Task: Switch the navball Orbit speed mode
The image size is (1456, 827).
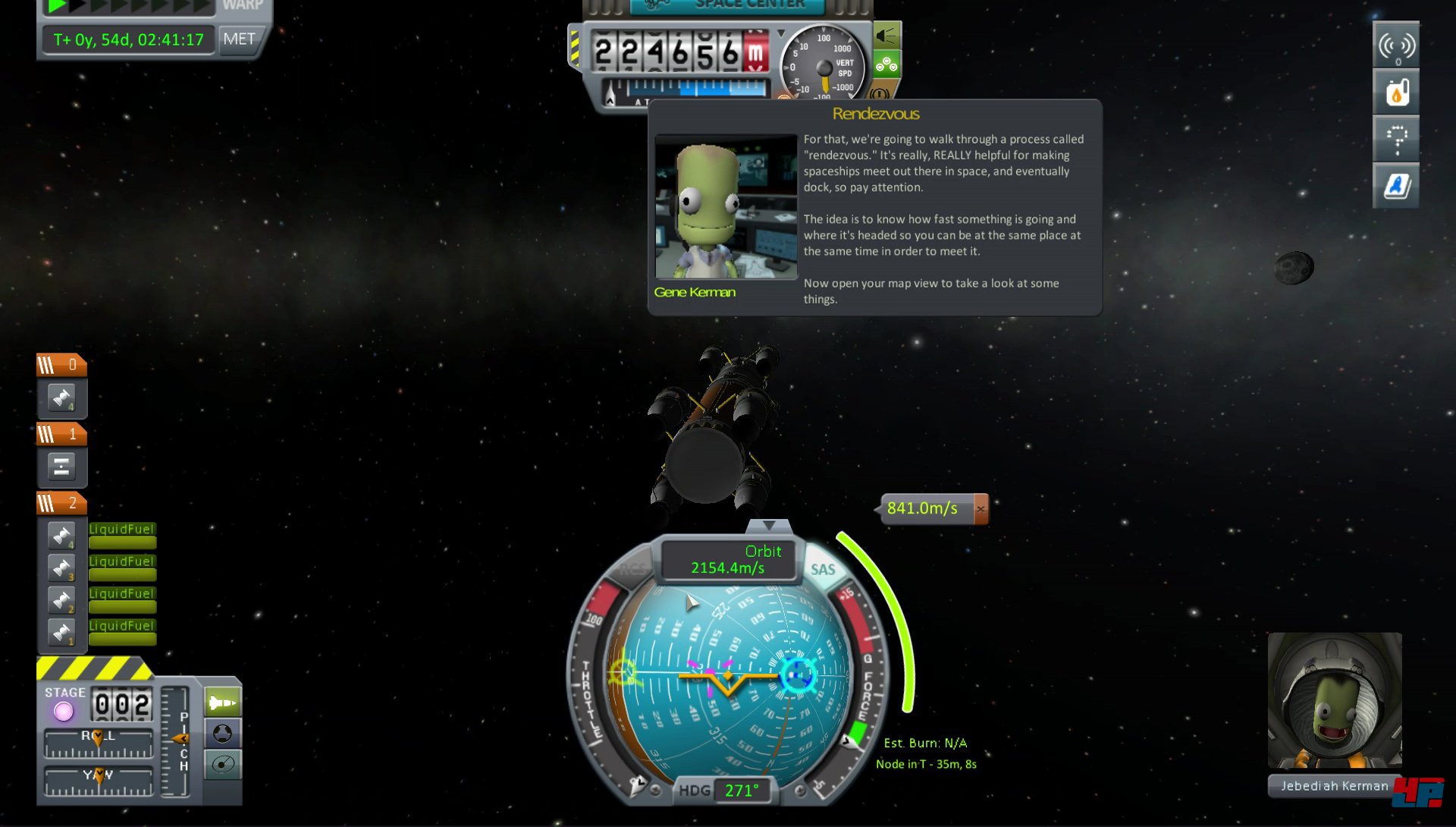Action: pos(728,560)
